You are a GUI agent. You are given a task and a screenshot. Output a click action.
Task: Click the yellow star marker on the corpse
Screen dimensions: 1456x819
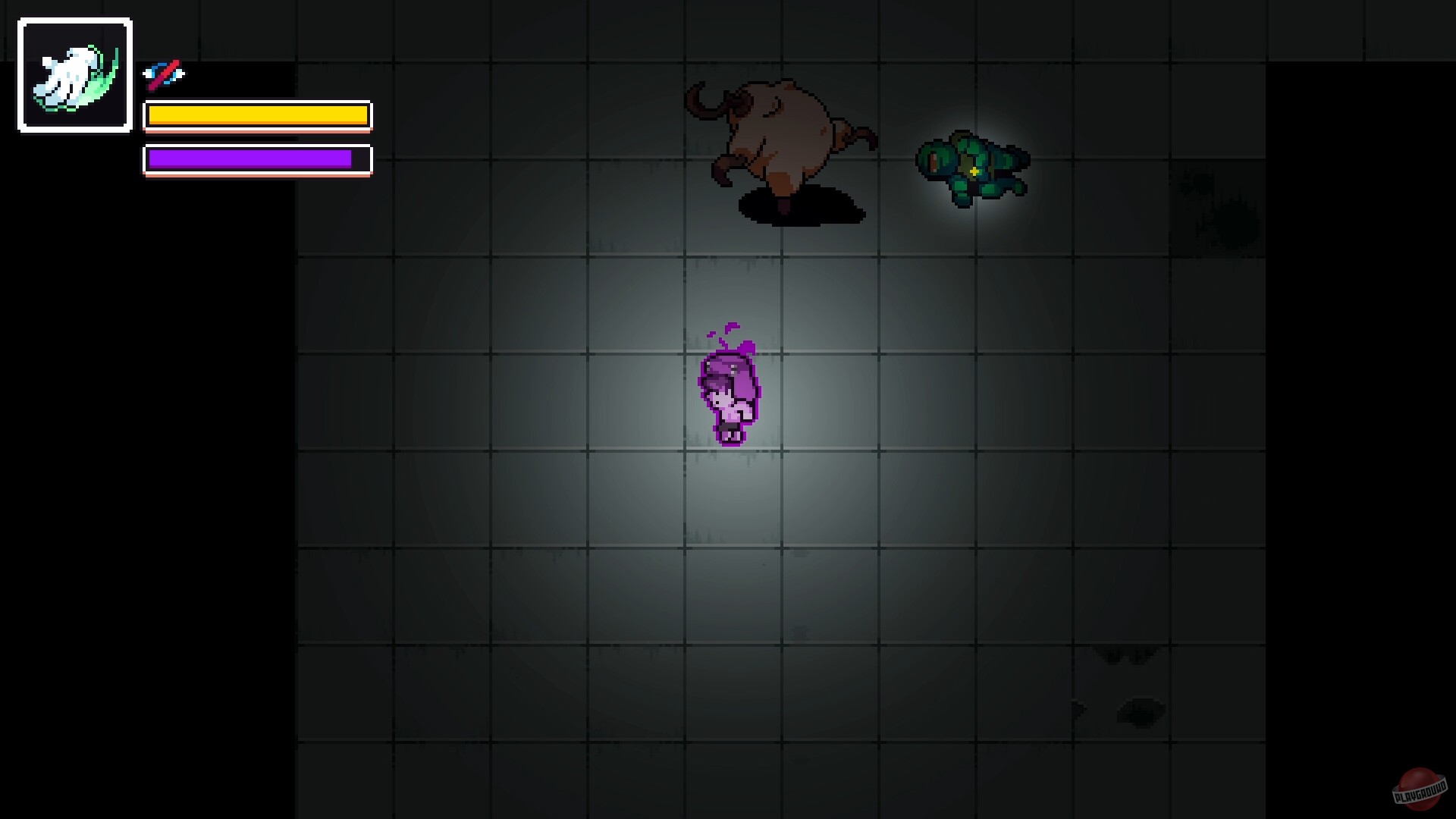(x=974, y=173)
